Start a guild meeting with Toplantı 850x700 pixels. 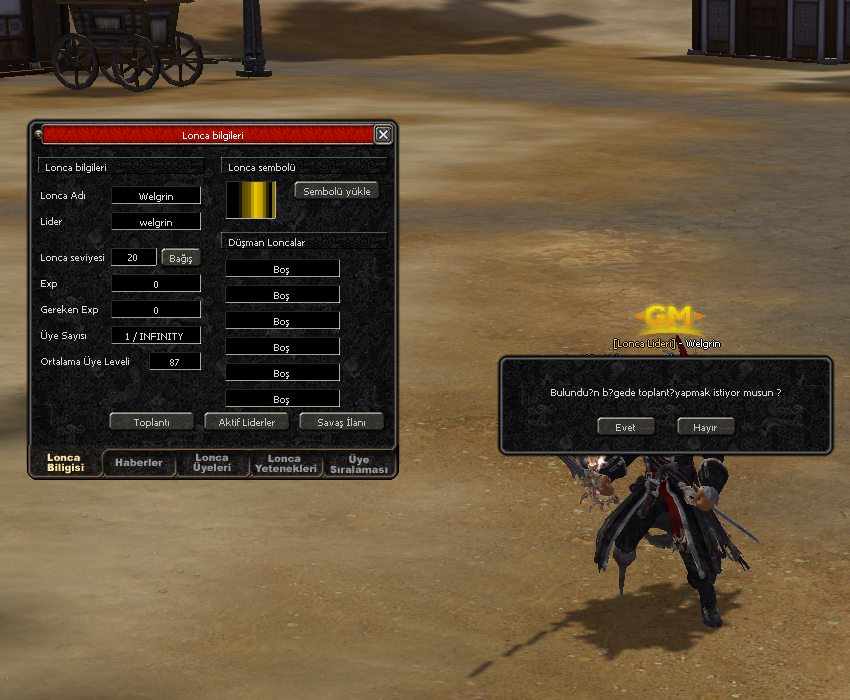click(x=151, y=422)
